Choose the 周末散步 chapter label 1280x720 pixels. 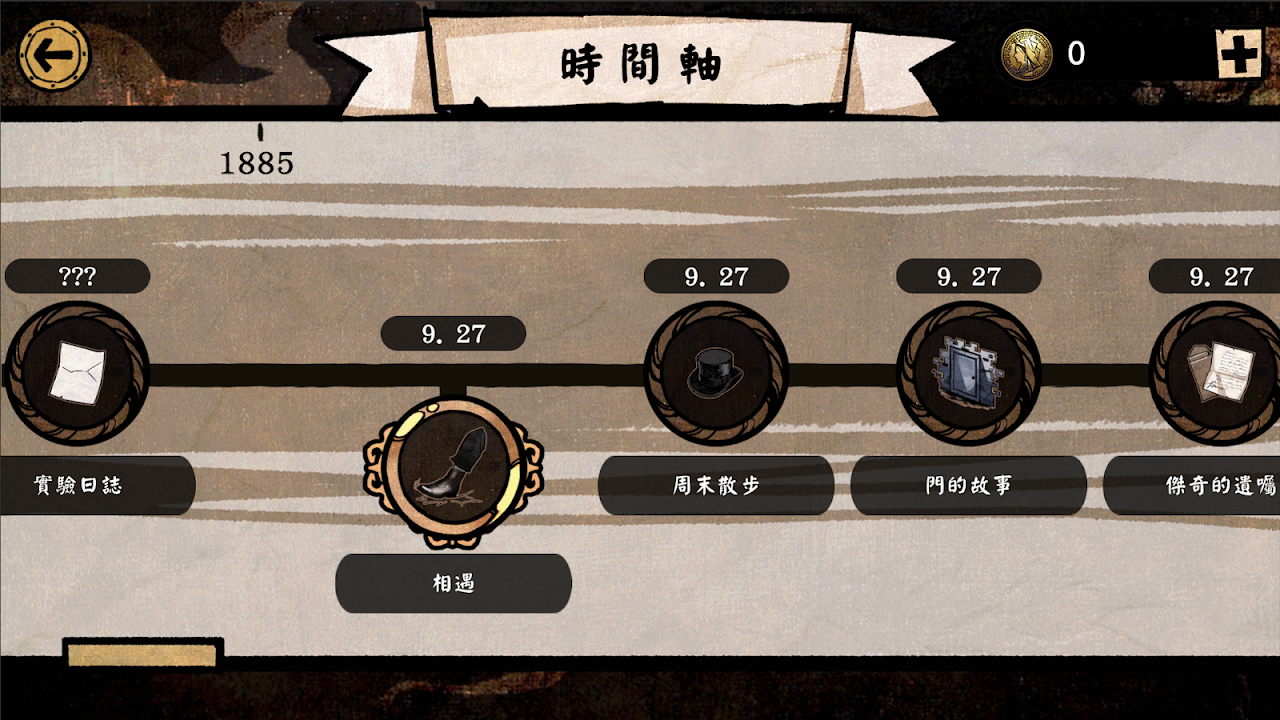click(x=715, y=485)
